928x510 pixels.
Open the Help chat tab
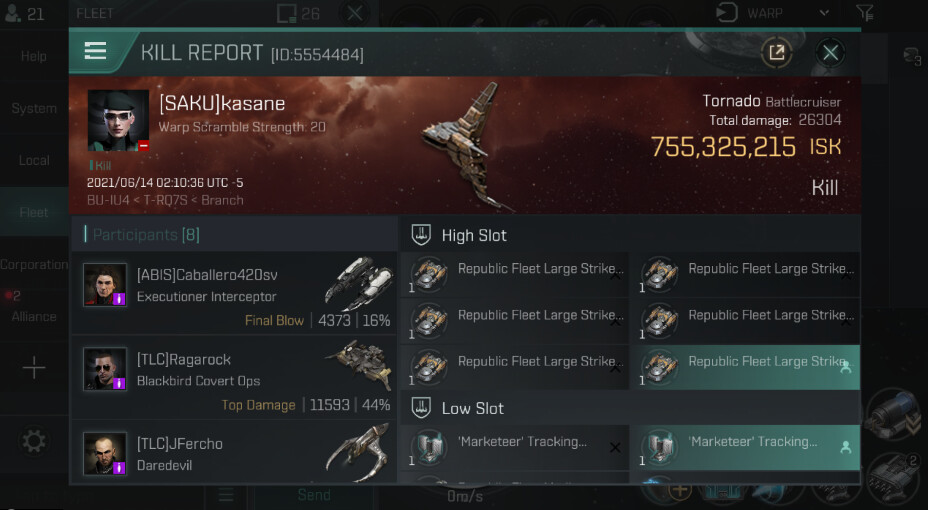click(34, 57)
